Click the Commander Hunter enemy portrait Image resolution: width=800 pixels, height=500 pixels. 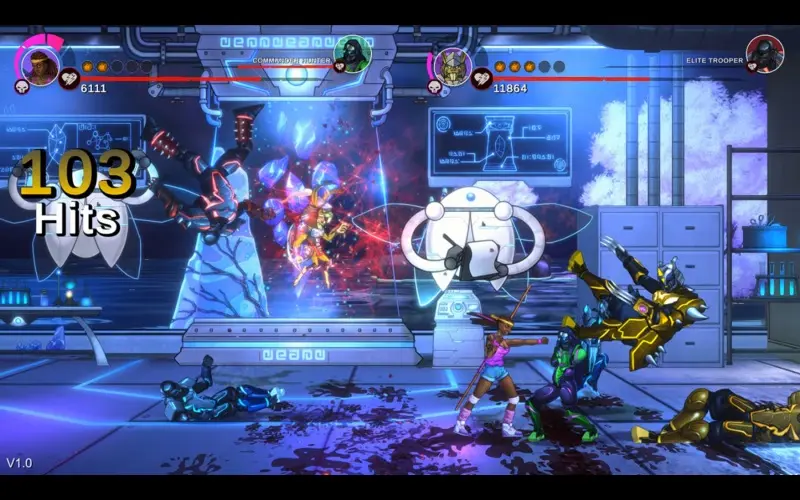coord(352,53)
